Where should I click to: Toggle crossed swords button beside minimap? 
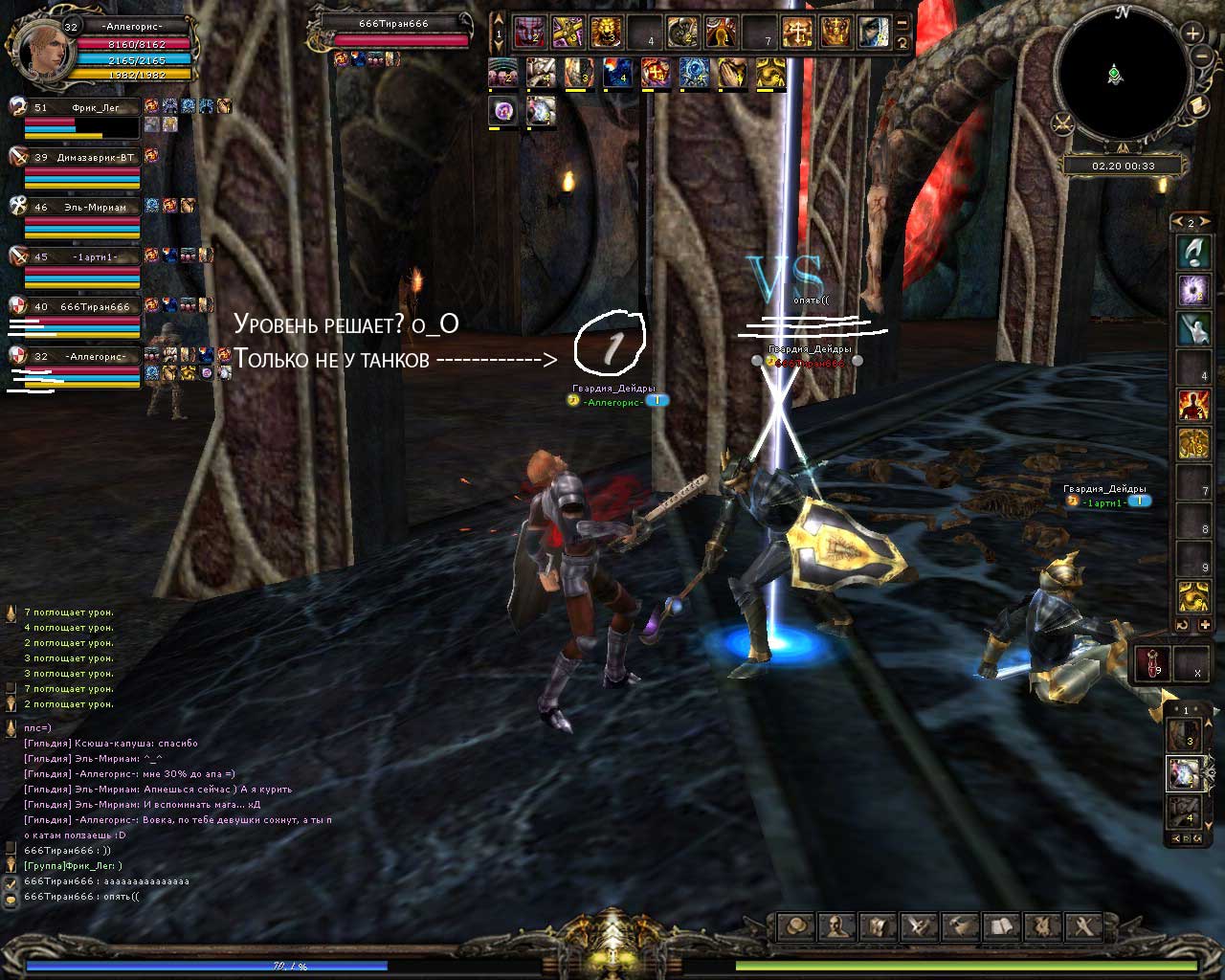pyautogui.click(x=1062, y=123)
